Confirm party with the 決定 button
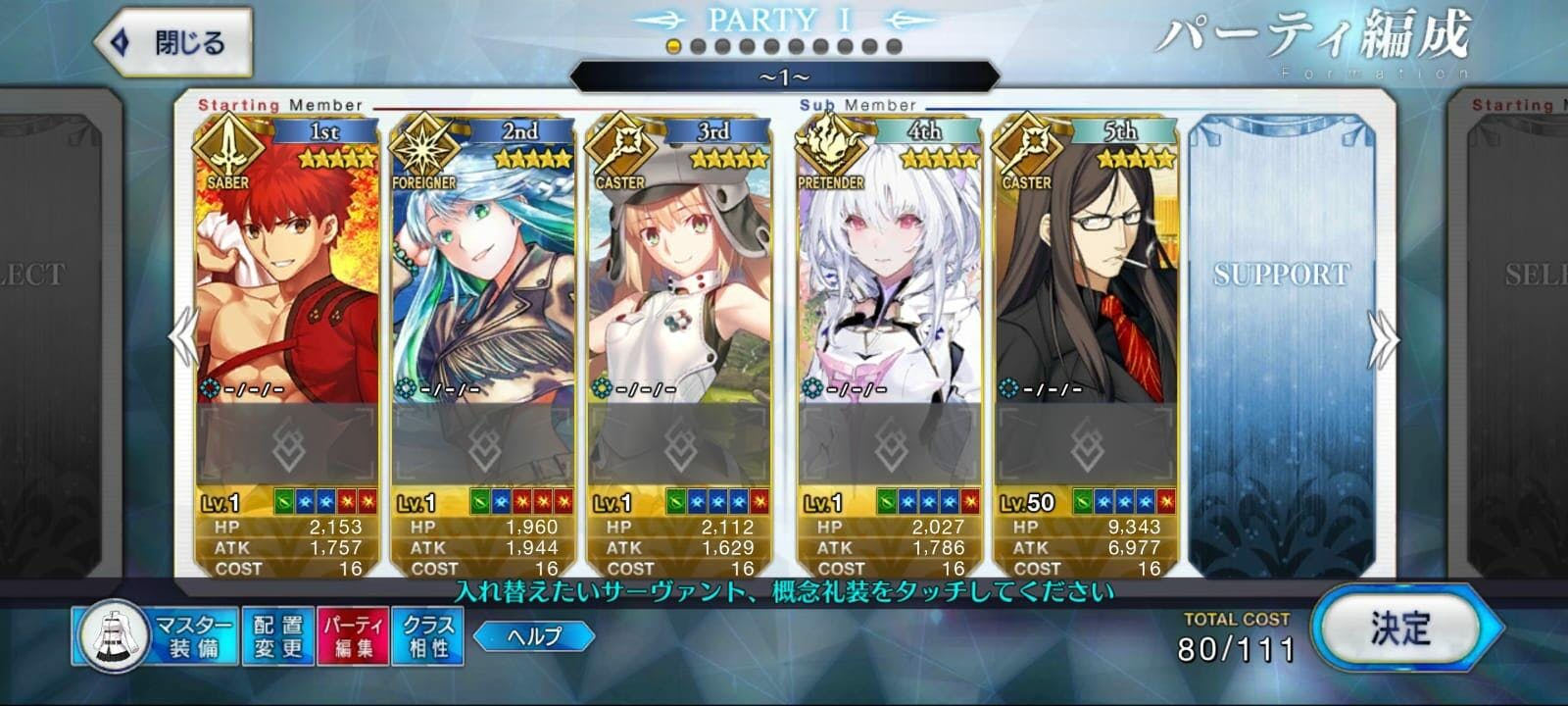The height and width of the screenshot is (706, 1568). tap(1401, 630)
